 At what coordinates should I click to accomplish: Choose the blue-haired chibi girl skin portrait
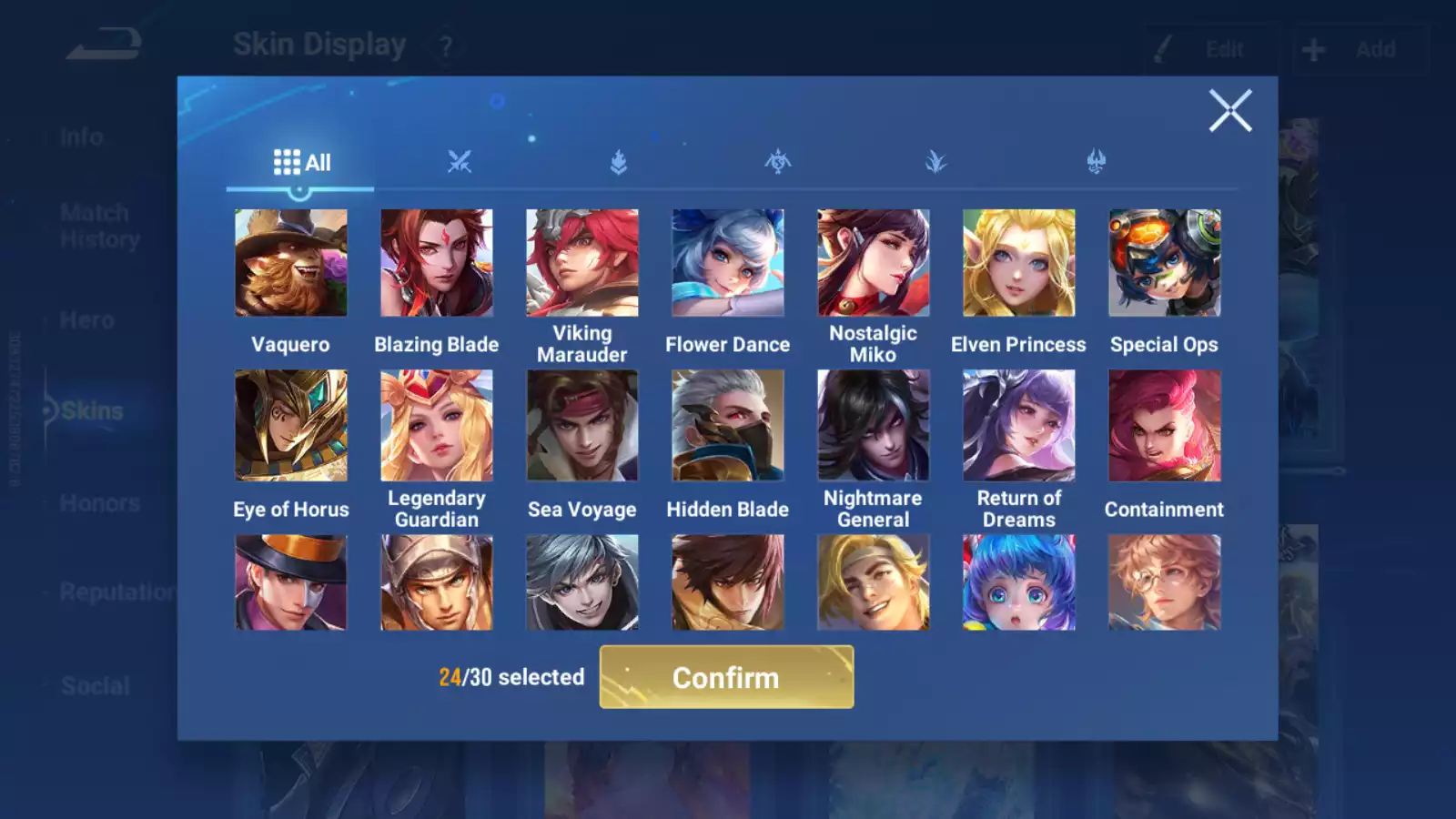point(1019,582)
